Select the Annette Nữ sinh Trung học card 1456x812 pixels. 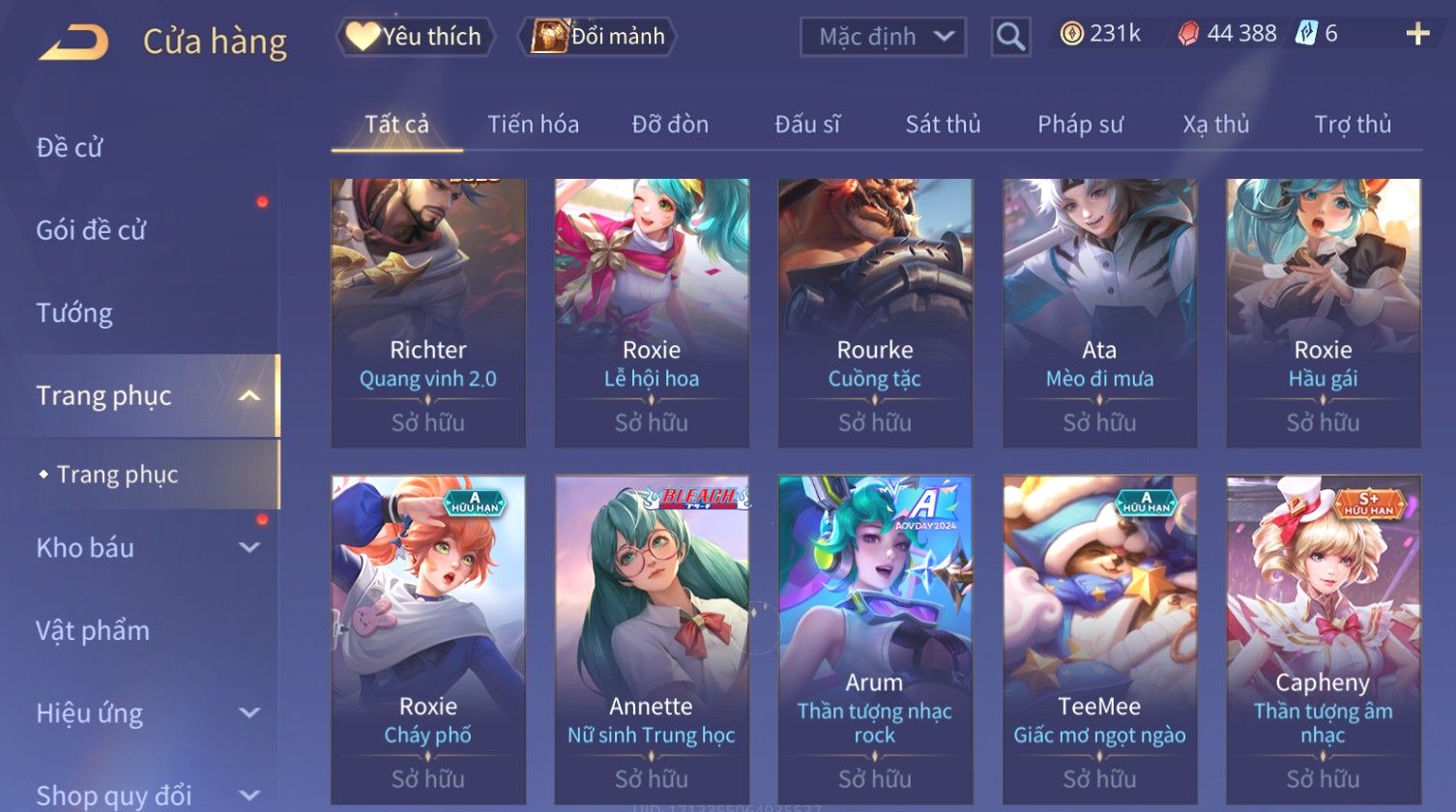(x=652, y=638)
